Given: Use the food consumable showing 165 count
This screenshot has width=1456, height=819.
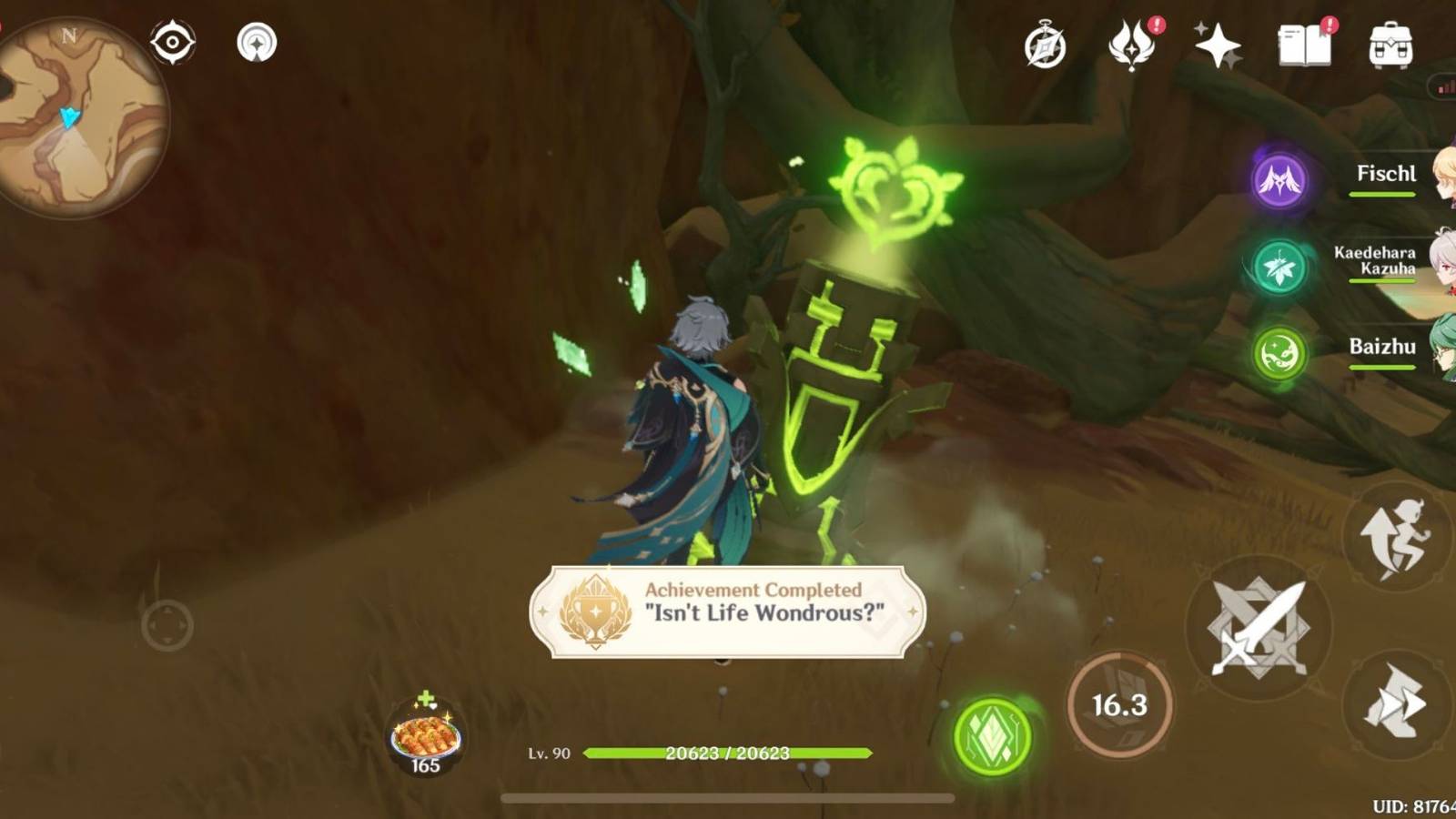Looking at the screenshot, I should (424, 733).
